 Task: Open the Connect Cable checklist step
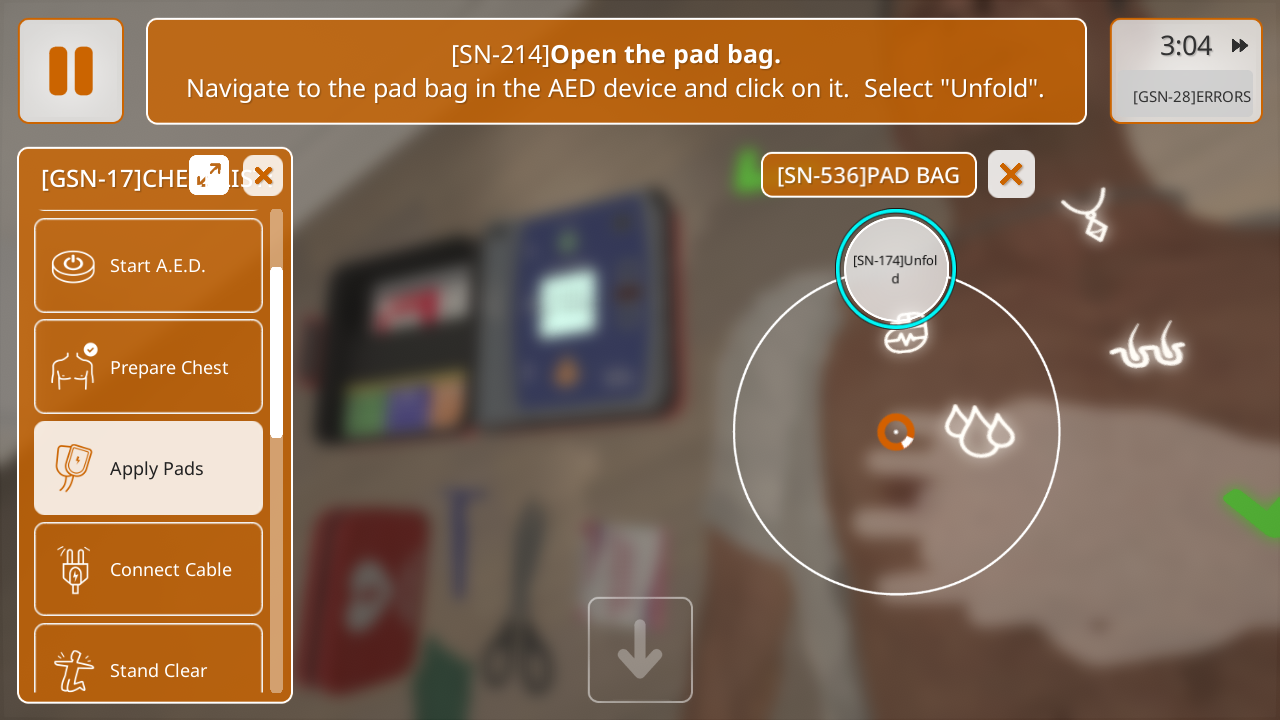tap(148, 569)
